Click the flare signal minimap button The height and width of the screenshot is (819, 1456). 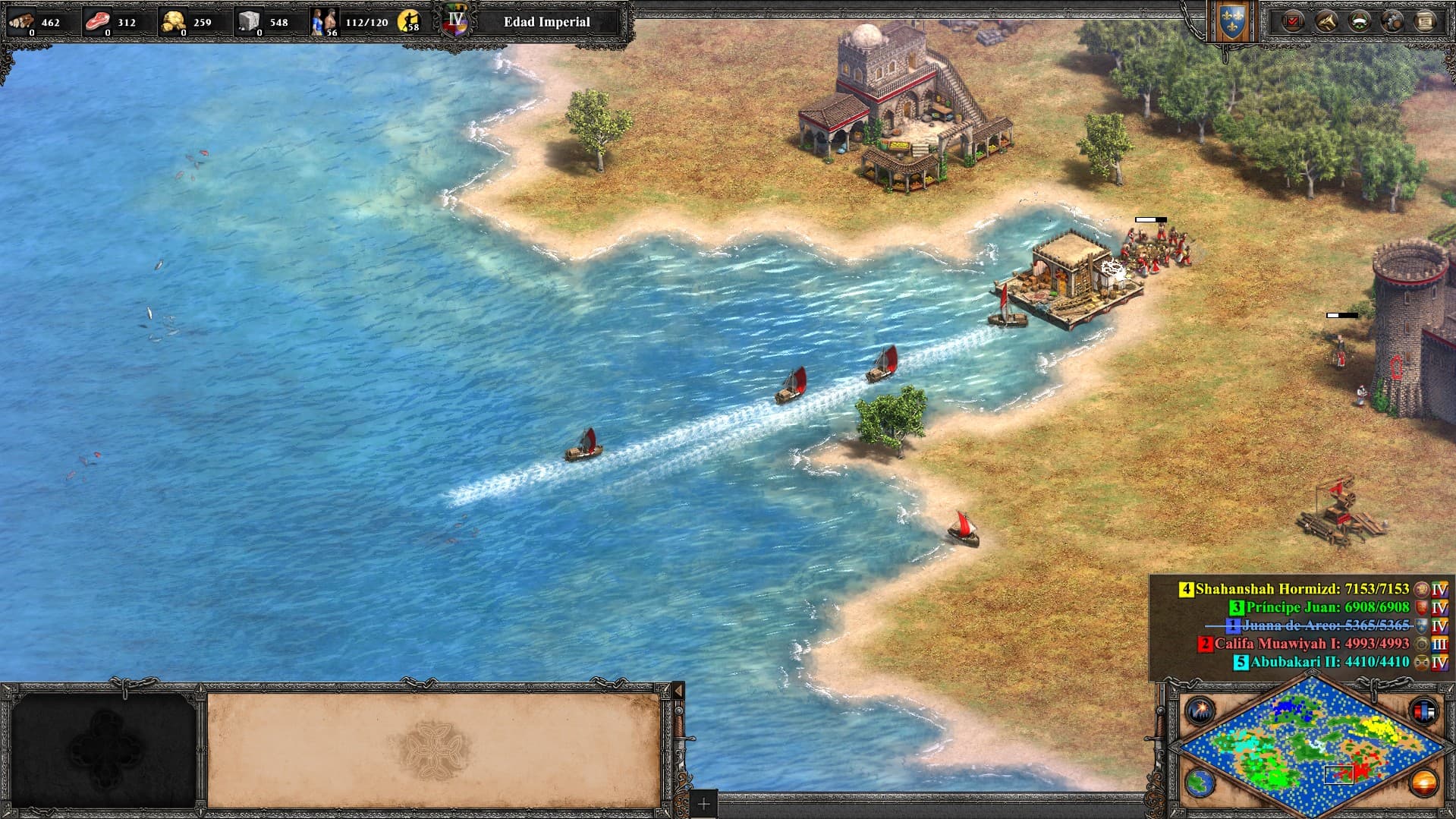click(x=1200, y=711)
